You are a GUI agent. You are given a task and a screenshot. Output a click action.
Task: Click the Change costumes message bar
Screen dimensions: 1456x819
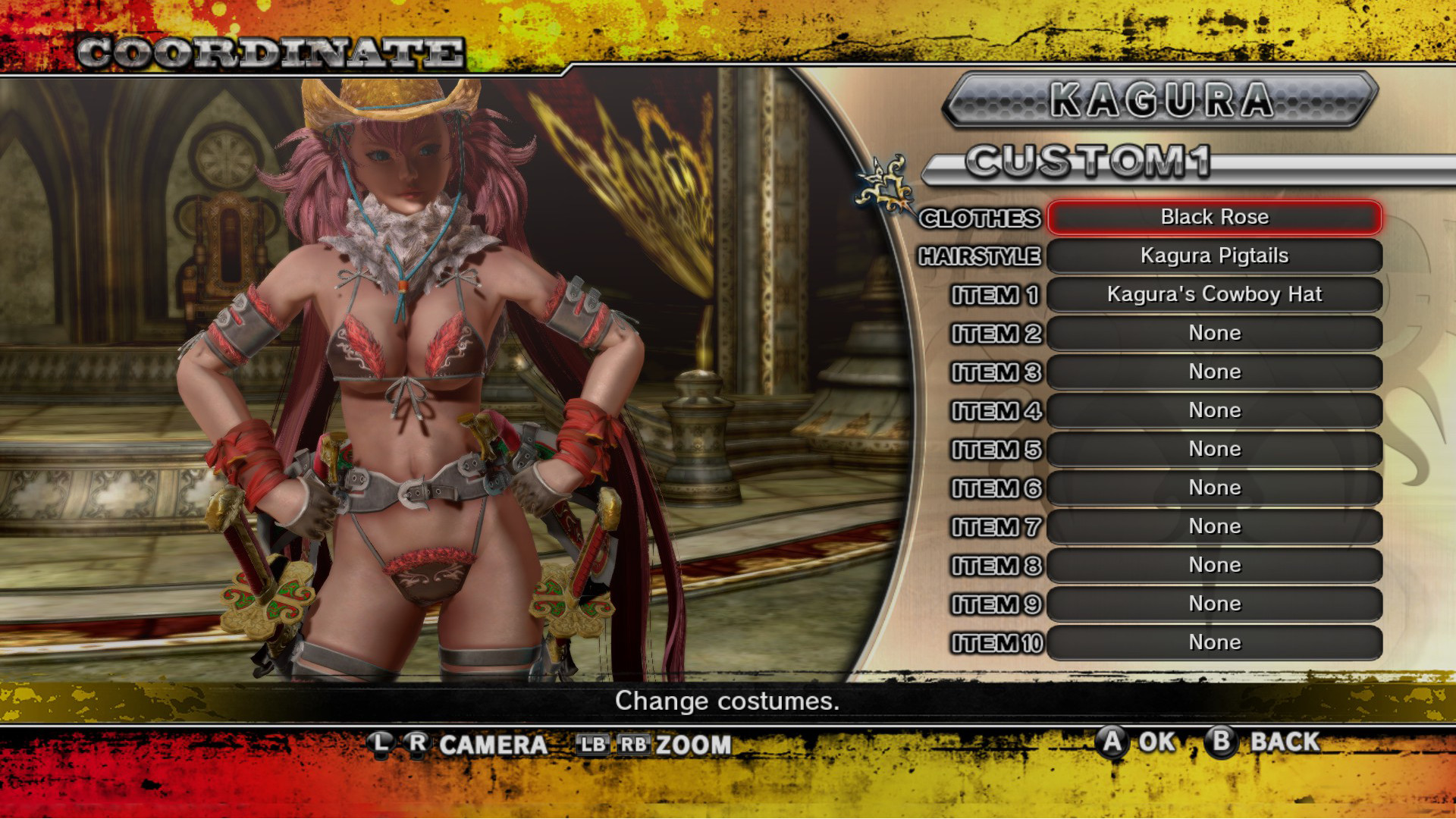[726, 701]
